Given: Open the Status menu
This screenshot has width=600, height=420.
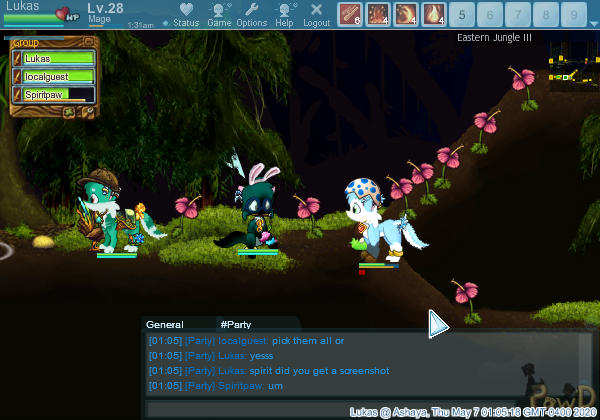Looking at the screenshot, I should pyautogui.click(x=185, y=13).
